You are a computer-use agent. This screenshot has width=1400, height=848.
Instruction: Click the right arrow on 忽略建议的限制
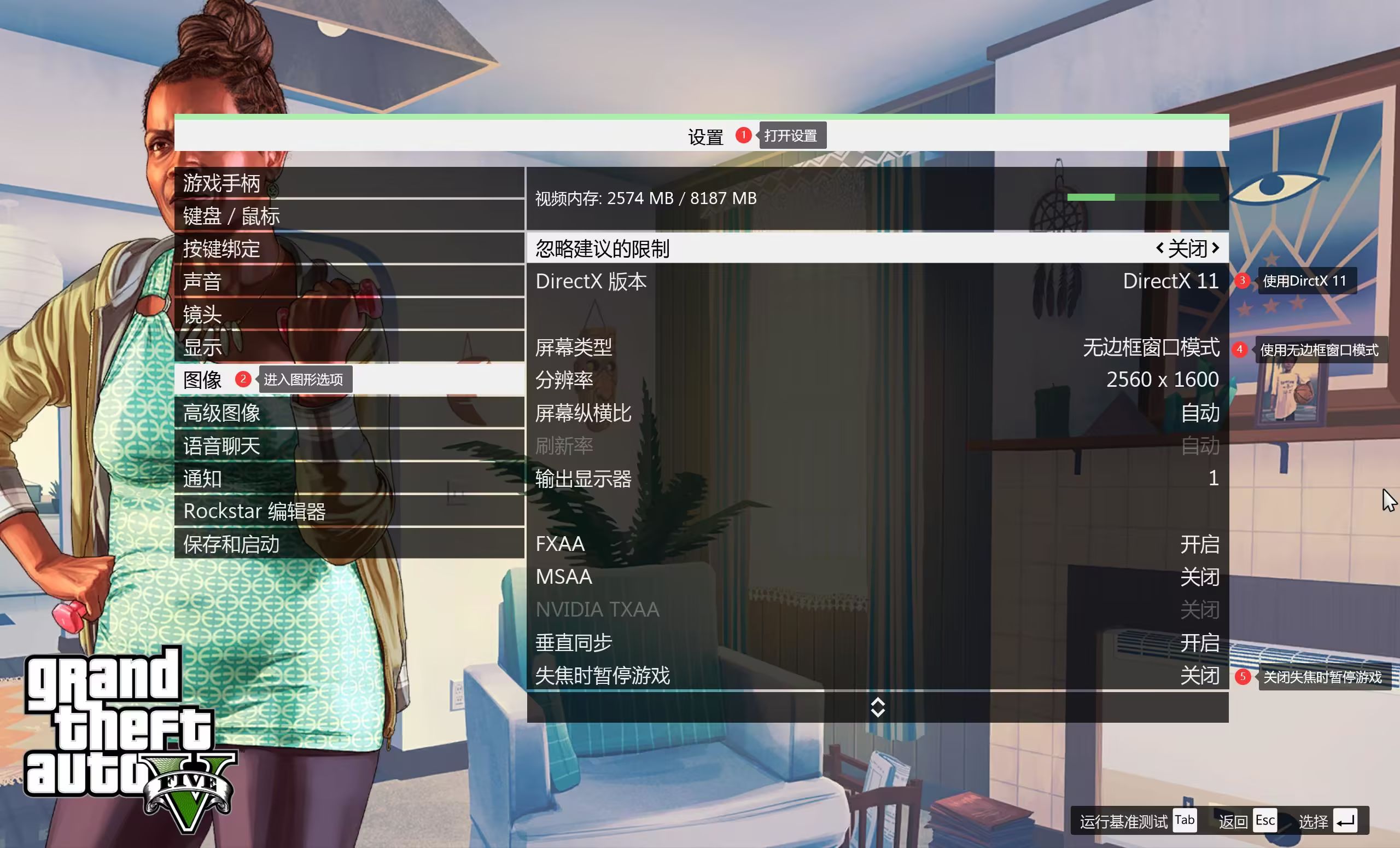[1216, 248]
